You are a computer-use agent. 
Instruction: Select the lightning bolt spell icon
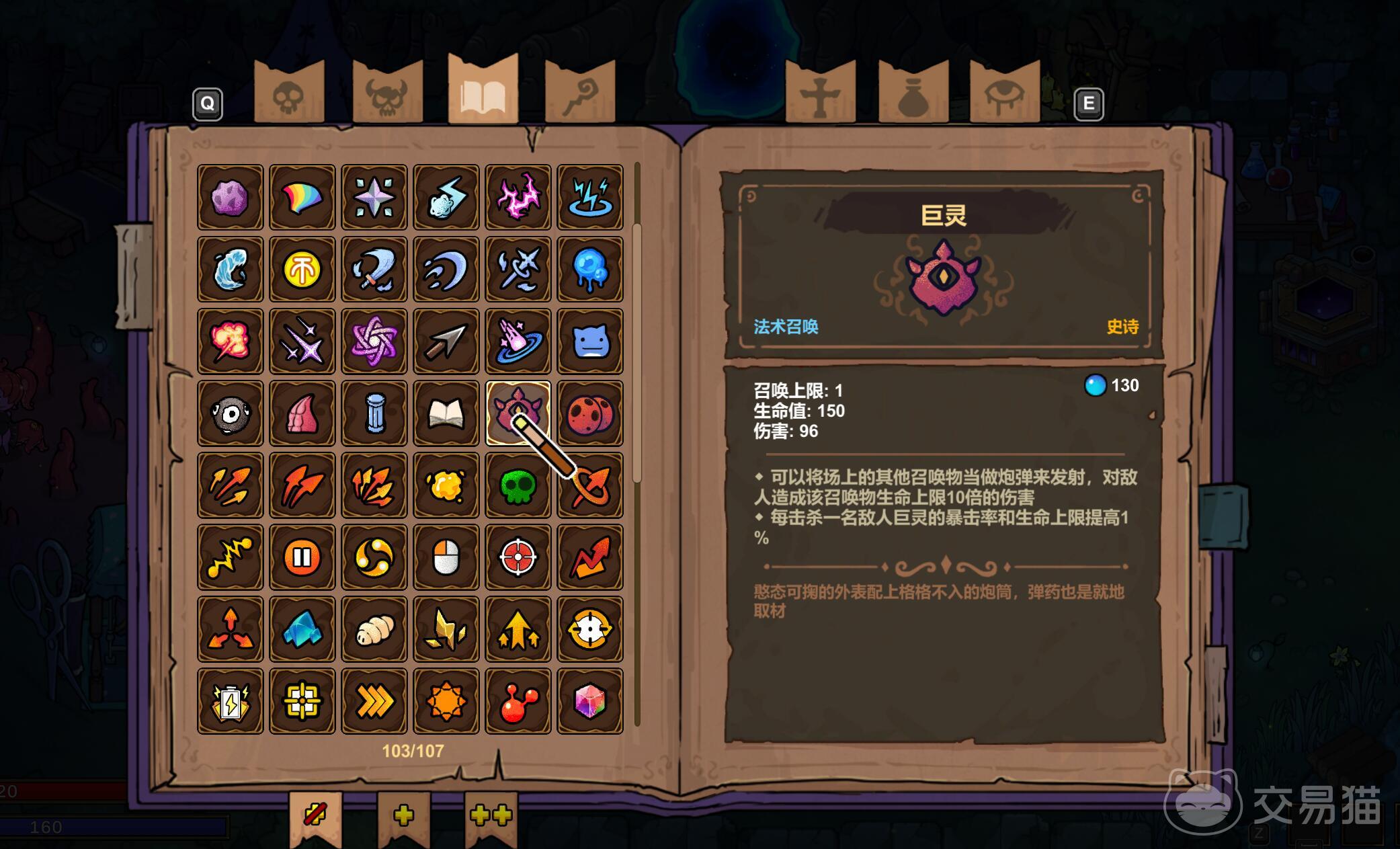coord(446,196)
